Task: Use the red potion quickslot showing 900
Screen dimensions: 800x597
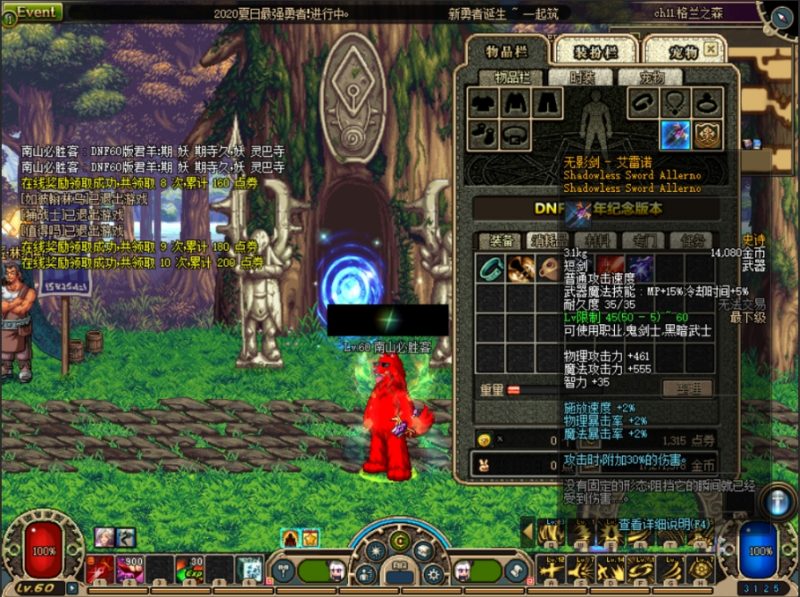Action: [130, 569]
